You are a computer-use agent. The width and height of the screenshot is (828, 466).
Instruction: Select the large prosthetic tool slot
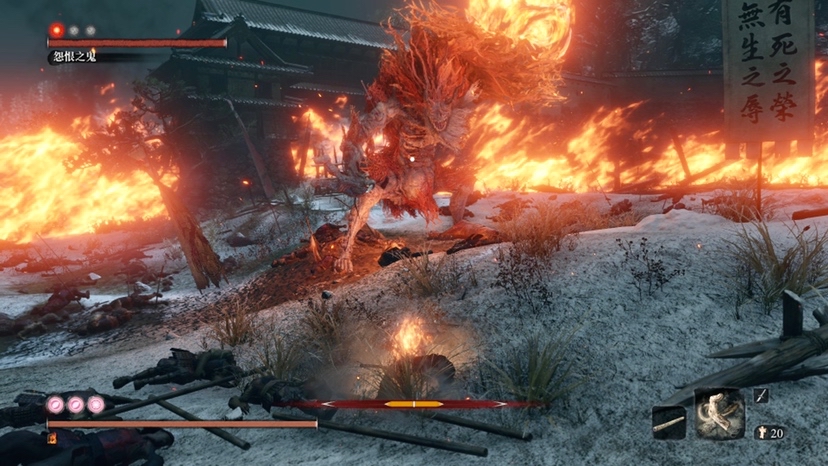point(720,413)
